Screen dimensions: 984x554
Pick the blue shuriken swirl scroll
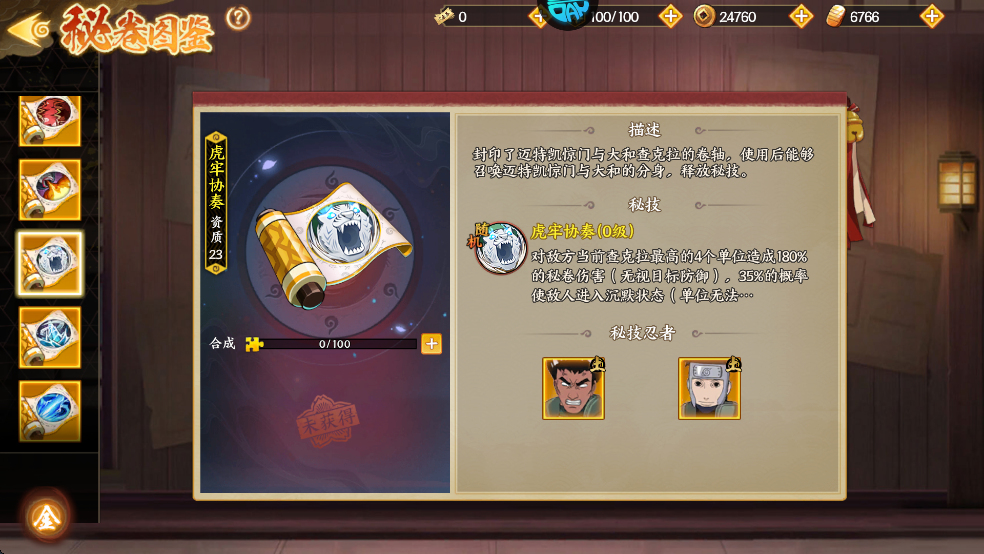49,337
